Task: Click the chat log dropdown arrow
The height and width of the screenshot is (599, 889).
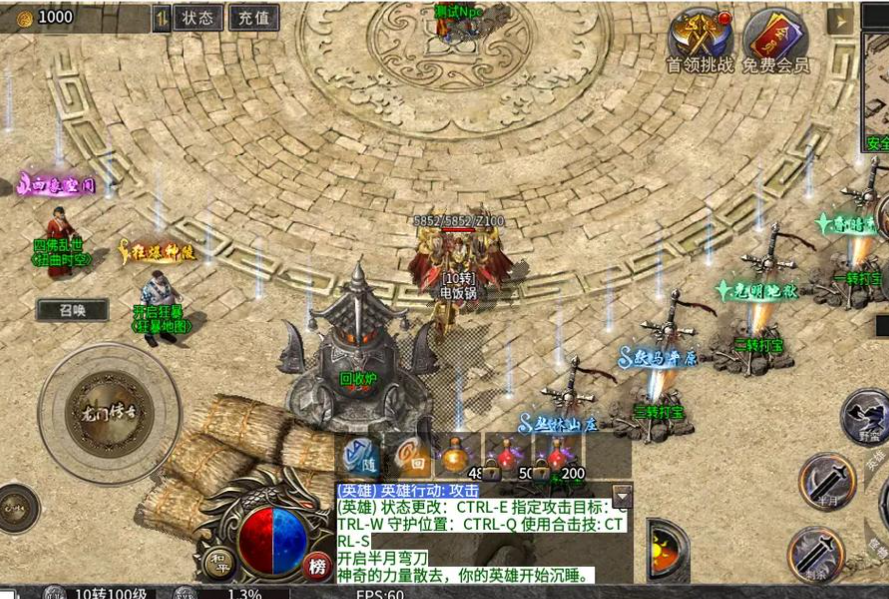Action: [x=622, y=496]
